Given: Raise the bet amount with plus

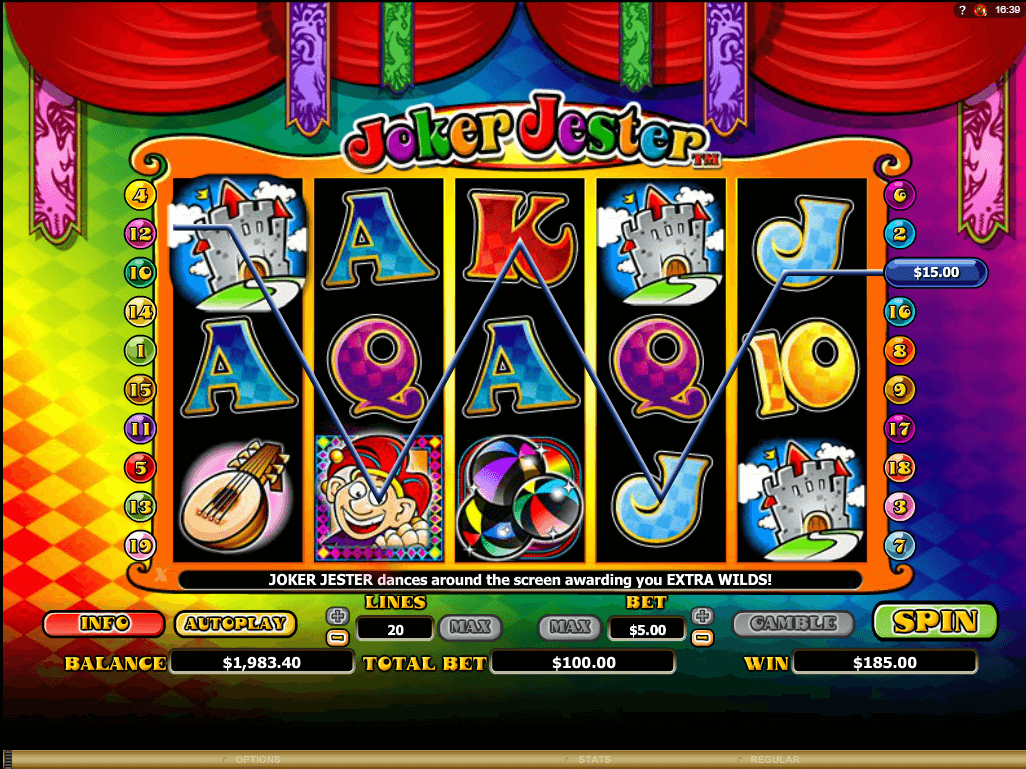Looking at the screenshot, I should pos(702,616).
